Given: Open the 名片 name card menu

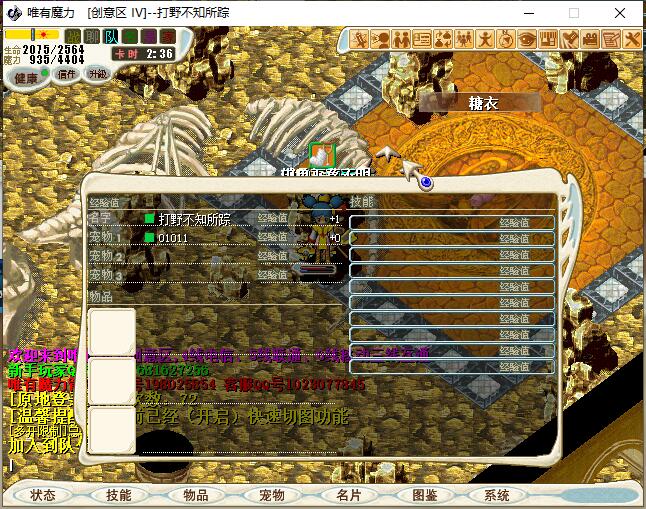Looking at the screenshot, I should pyautogui.click(x=348, y=495).
